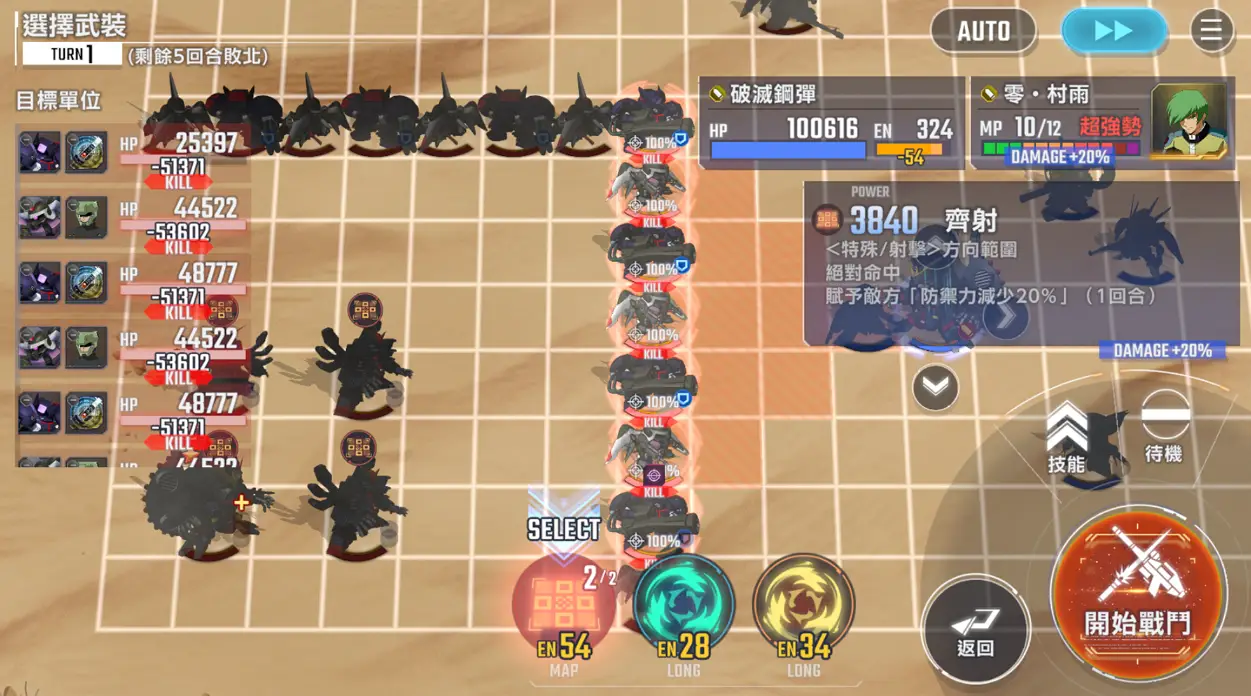Open the hamburger menu
This screenshot has width=1251, height=696.
(x=1211, y=31)
